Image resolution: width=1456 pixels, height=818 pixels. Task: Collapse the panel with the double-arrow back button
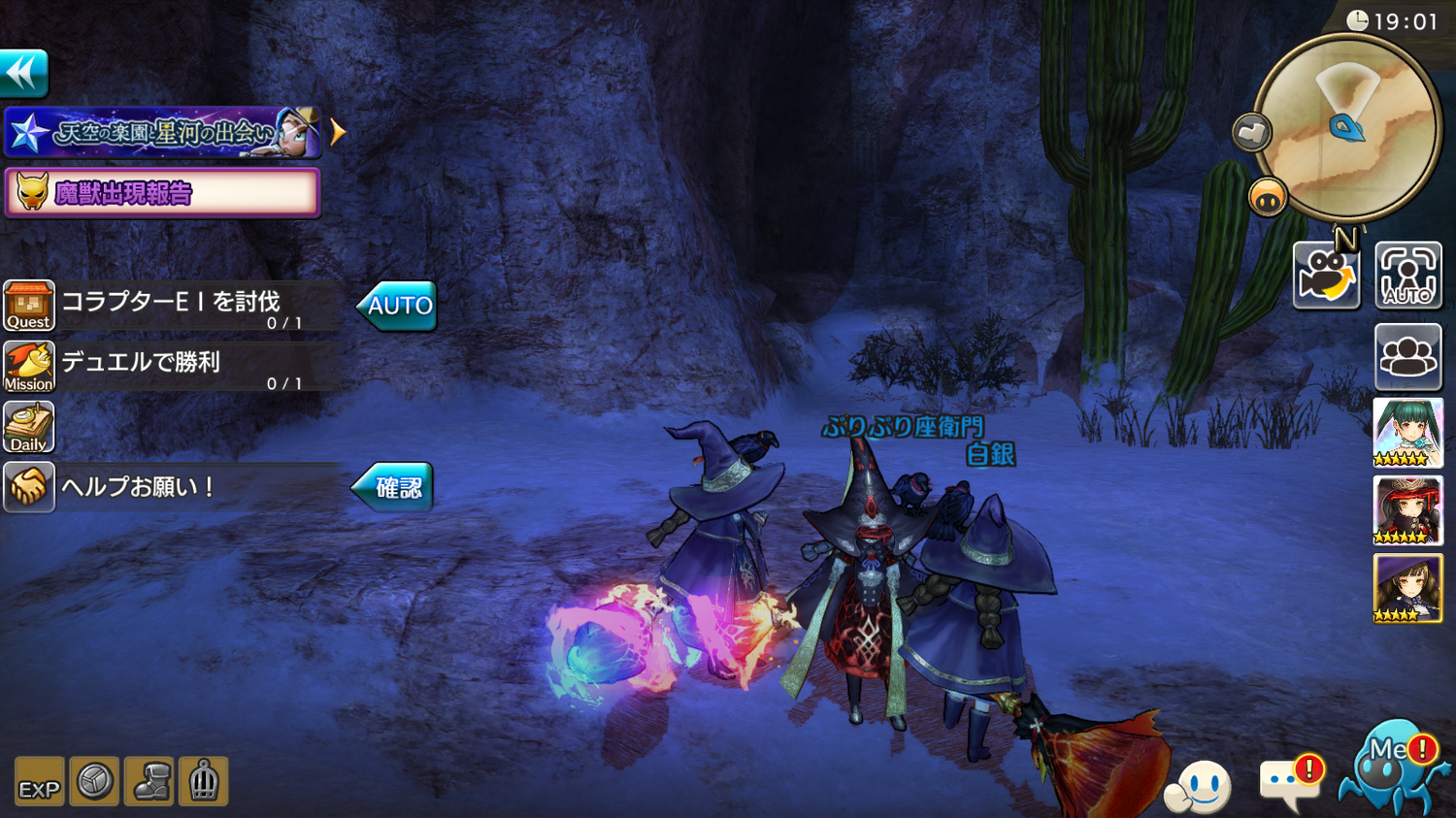click(x=23, y=73)
